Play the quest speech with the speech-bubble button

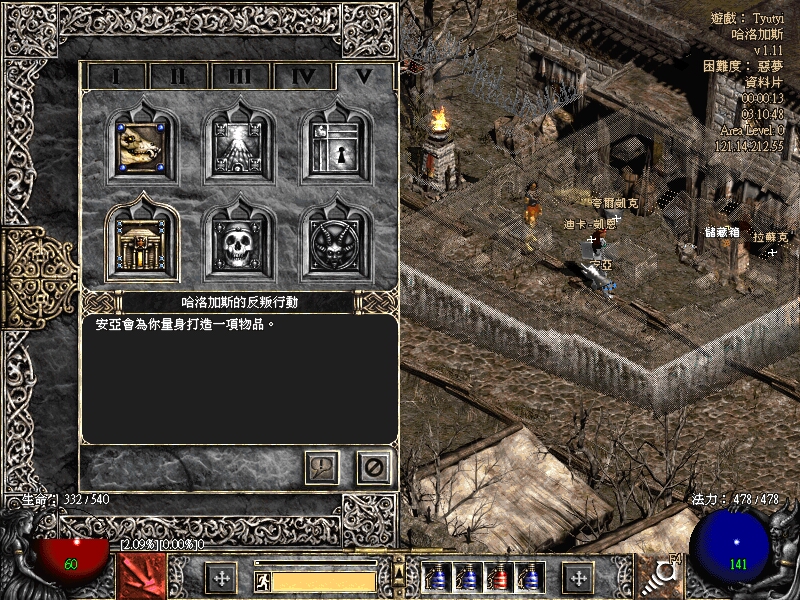pos(322,467)
